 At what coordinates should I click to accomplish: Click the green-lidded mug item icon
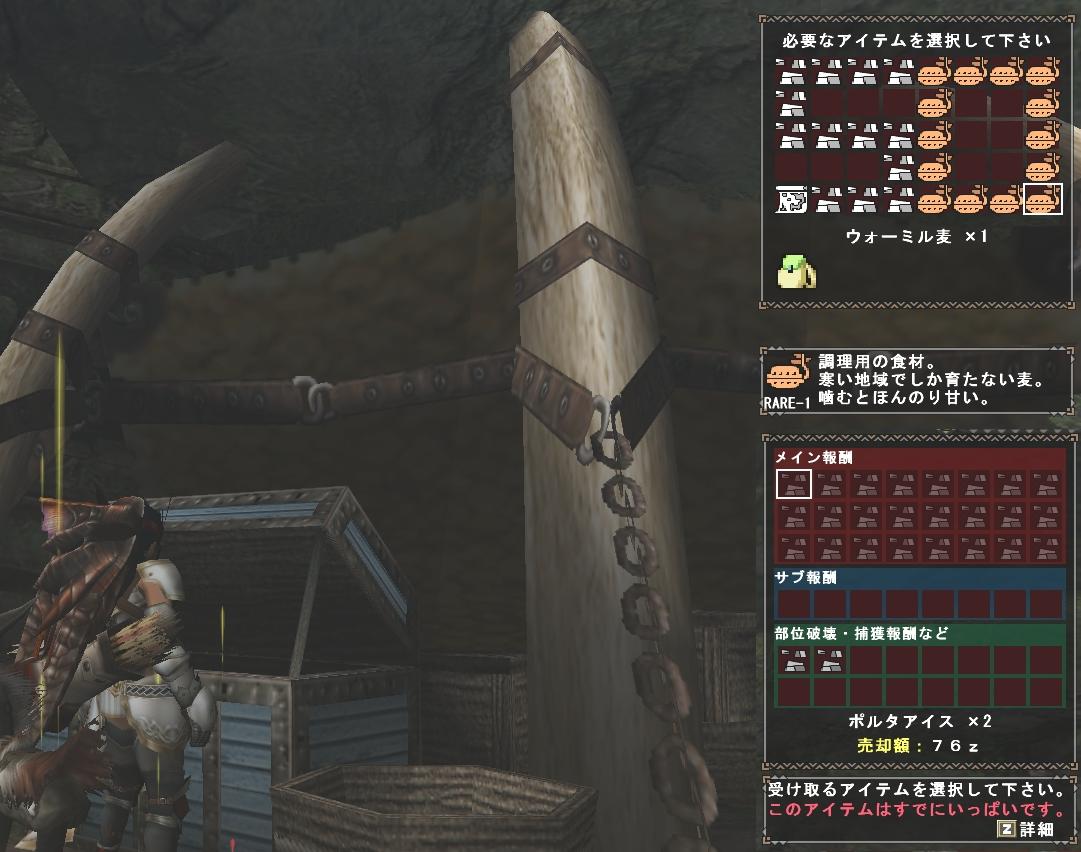[x=795, y=271]
